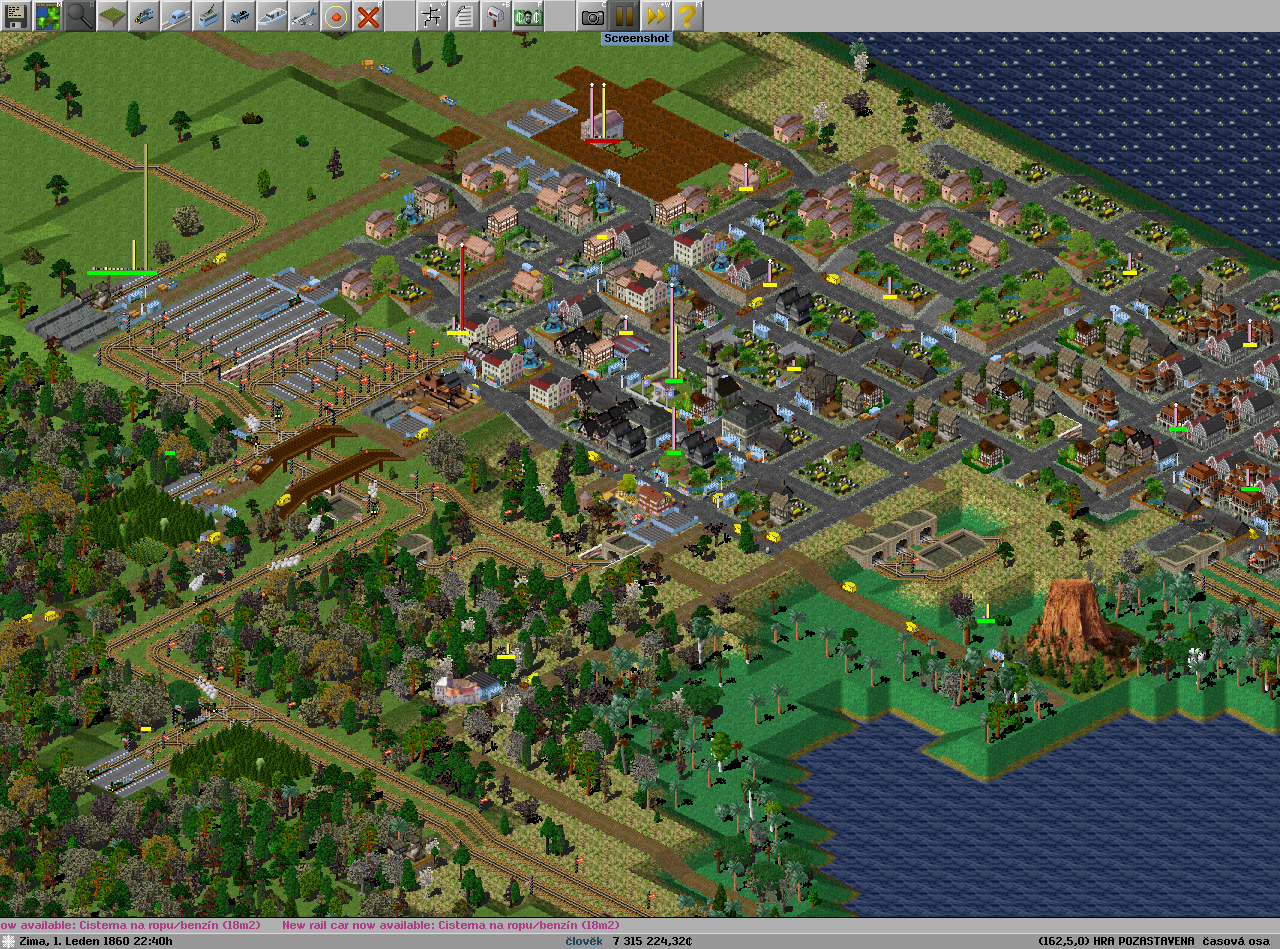Activate the fast forward button
The height and width of the screenshot is (949, 1280).
(x=656, y=16)
